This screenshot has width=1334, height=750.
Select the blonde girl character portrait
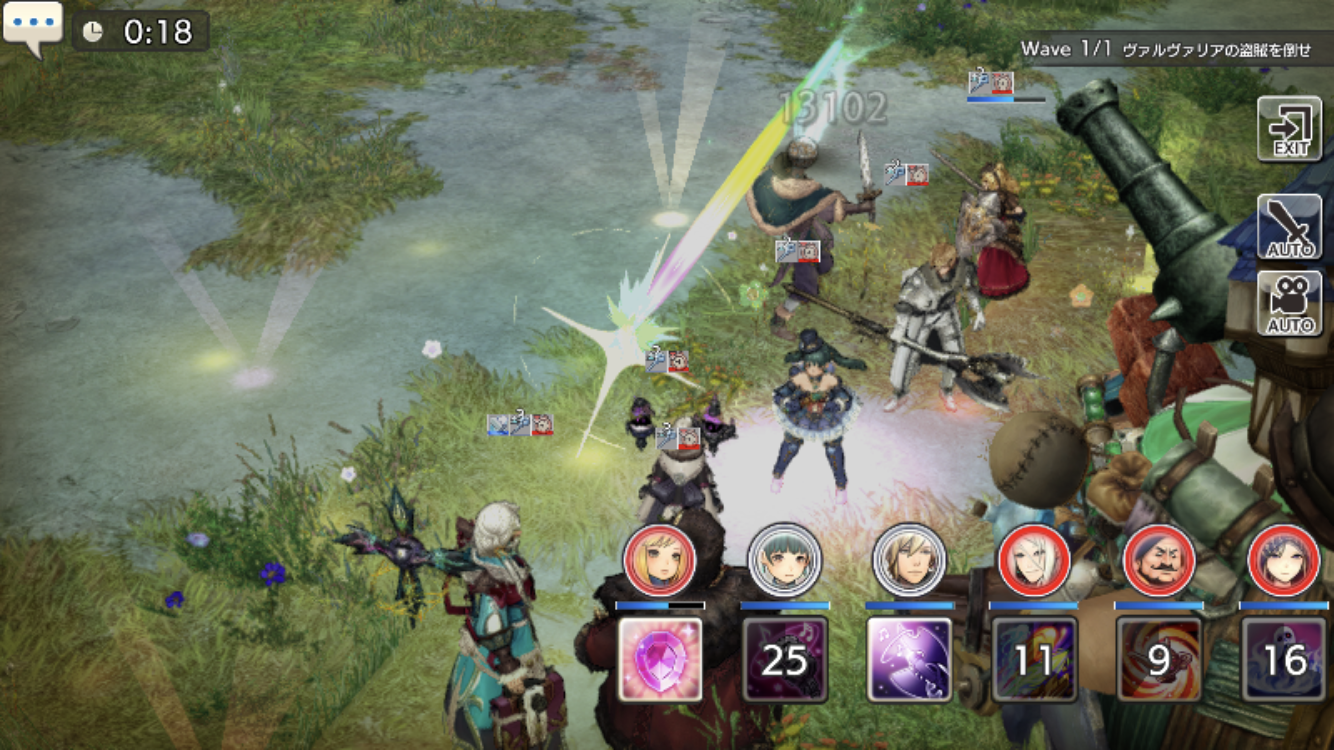pos(660,560)
